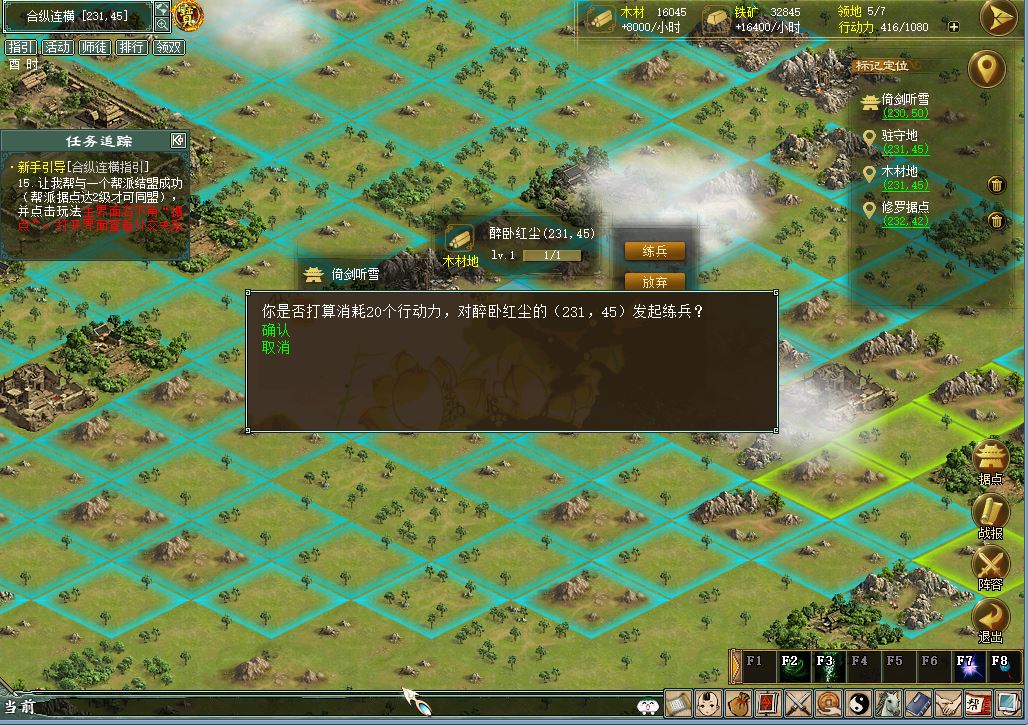Viewport: 1028px width, 725px height.
Task: Confirm the troop training prompt (确认)
Action: [276, 330]
